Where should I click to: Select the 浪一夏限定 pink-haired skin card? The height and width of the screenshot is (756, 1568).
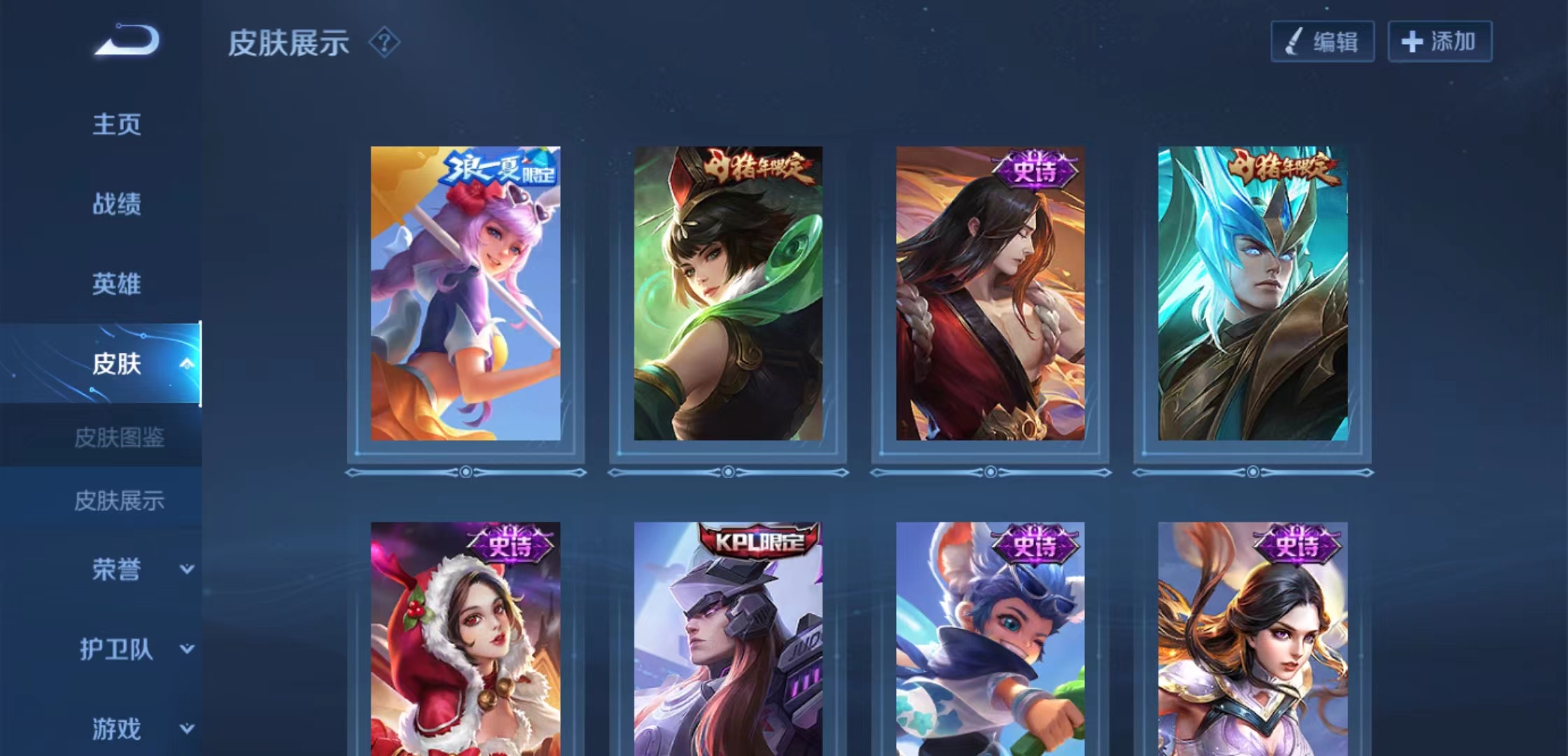[465, 294]
